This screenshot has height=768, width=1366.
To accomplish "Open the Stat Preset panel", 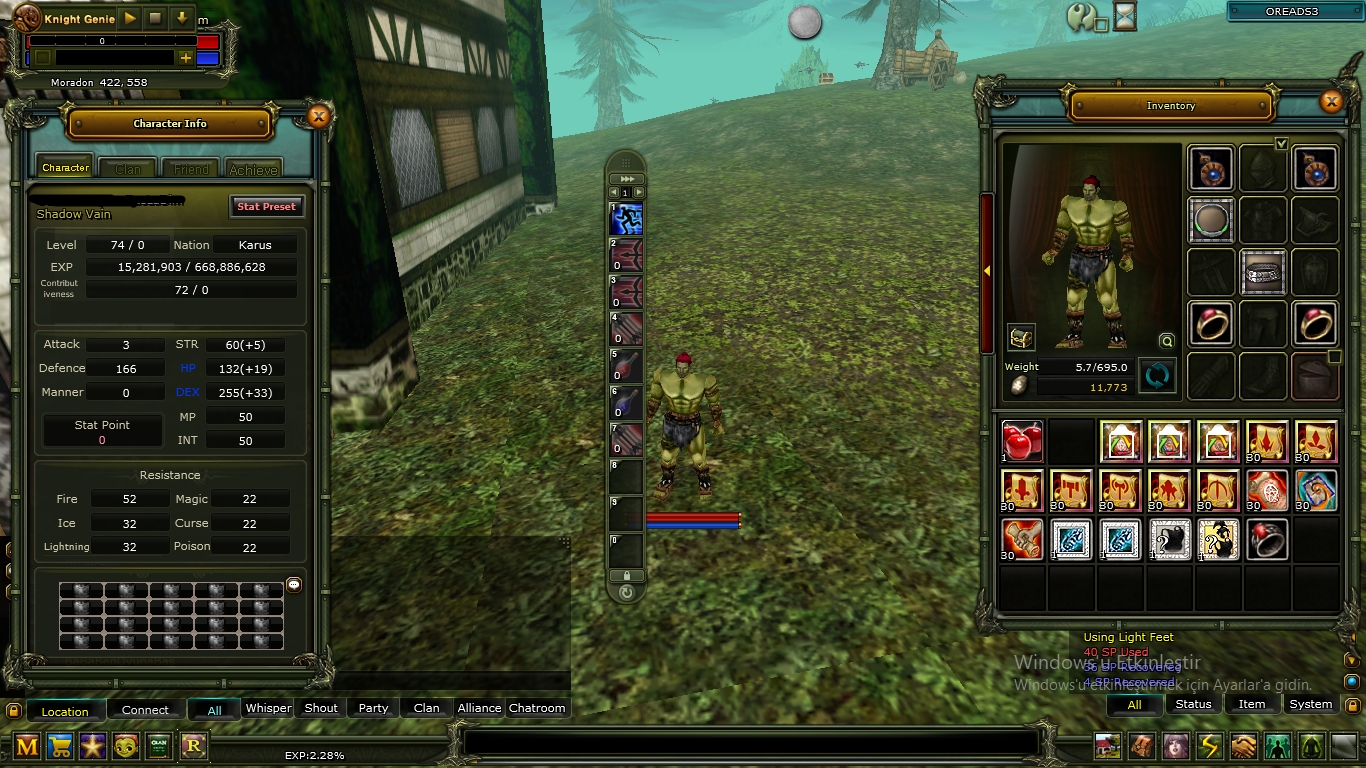I will click(266, 206).
